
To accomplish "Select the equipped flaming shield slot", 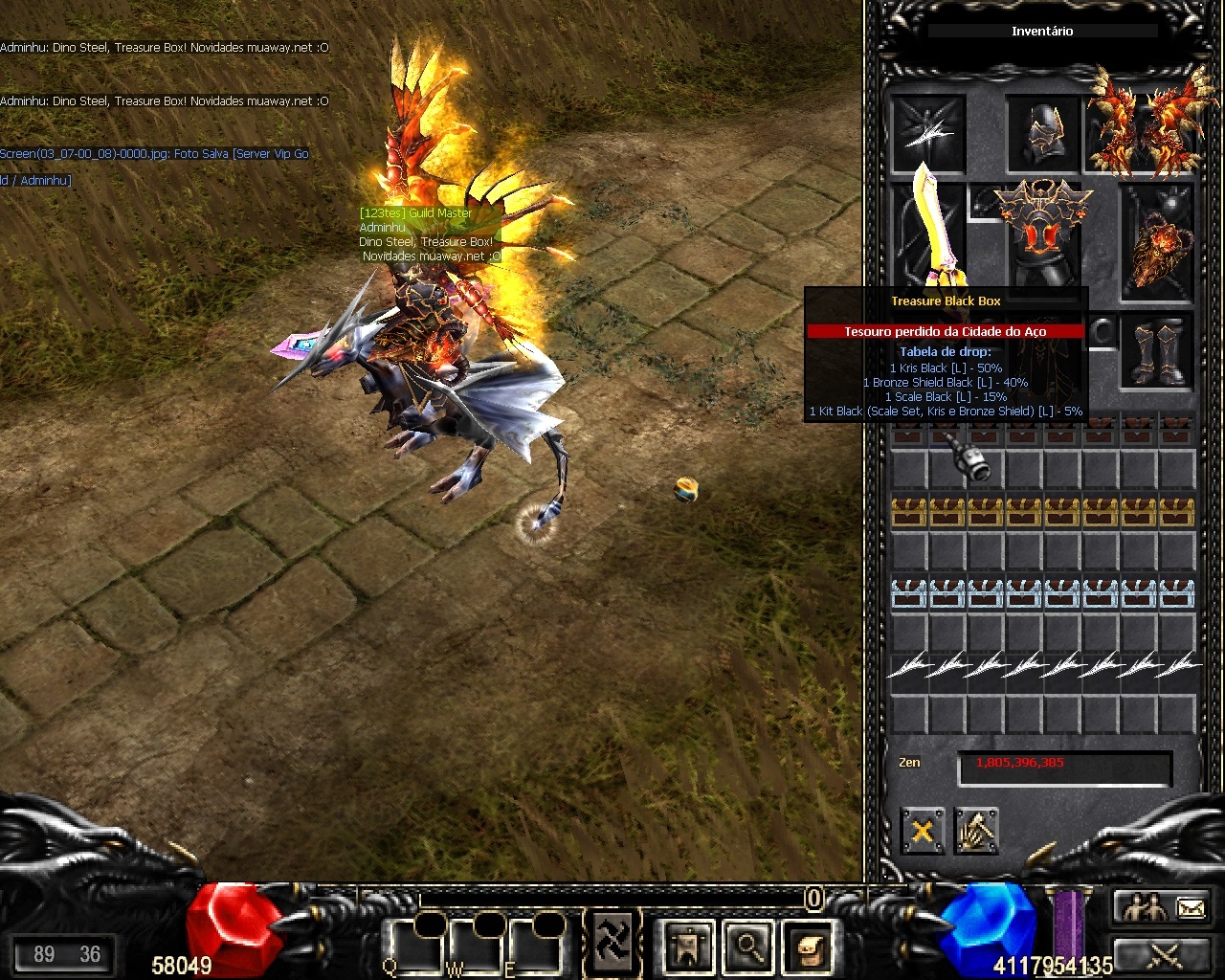I will 1157,240.
